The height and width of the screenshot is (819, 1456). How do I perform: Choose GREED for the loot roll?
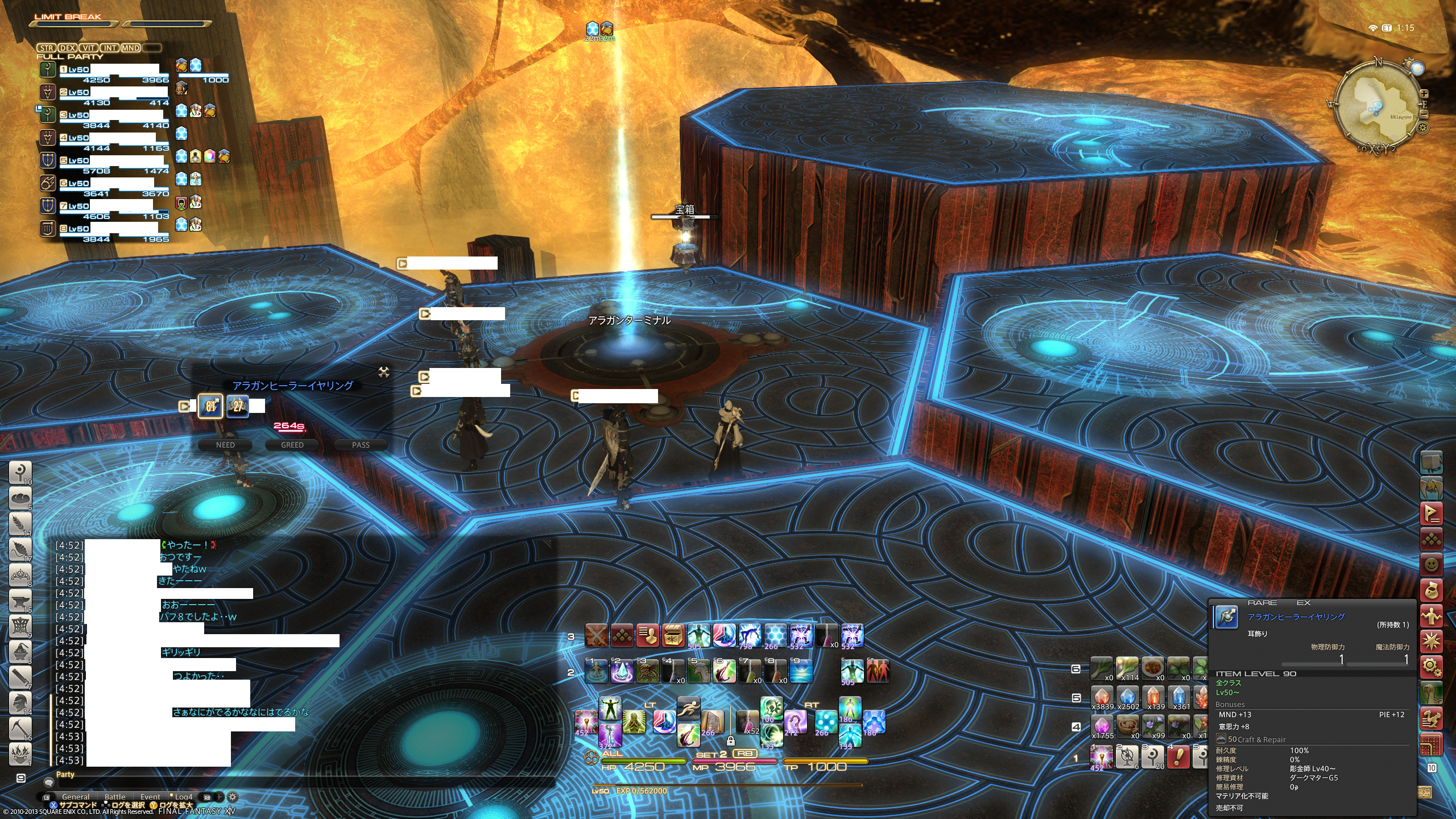point(292,445)
